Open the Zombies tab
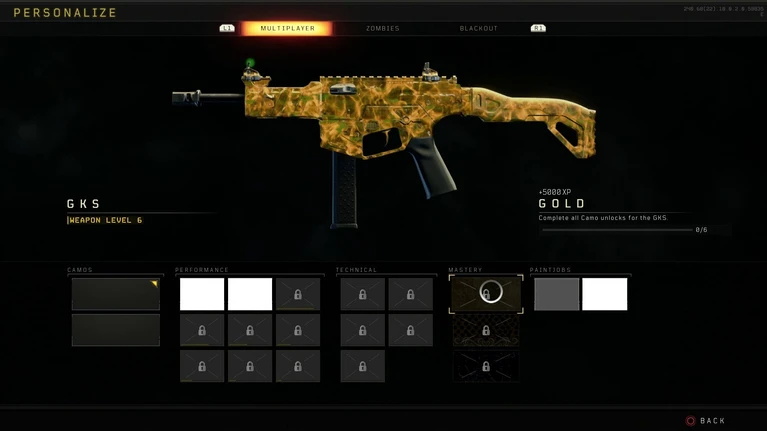Screen dimensions: 767x431 [382, 28]
